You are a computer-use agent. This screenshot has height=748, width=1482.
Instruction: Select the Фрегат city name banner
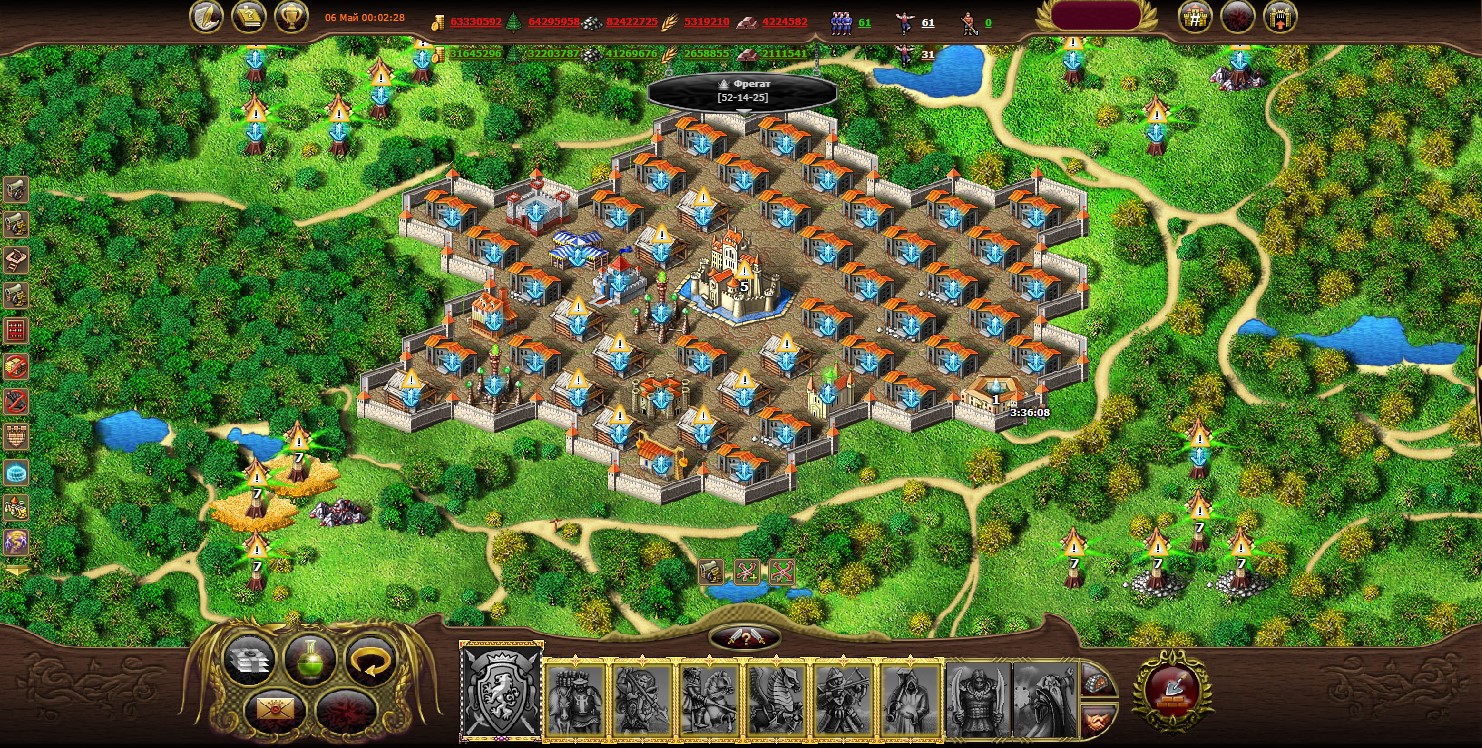(742, 91)
